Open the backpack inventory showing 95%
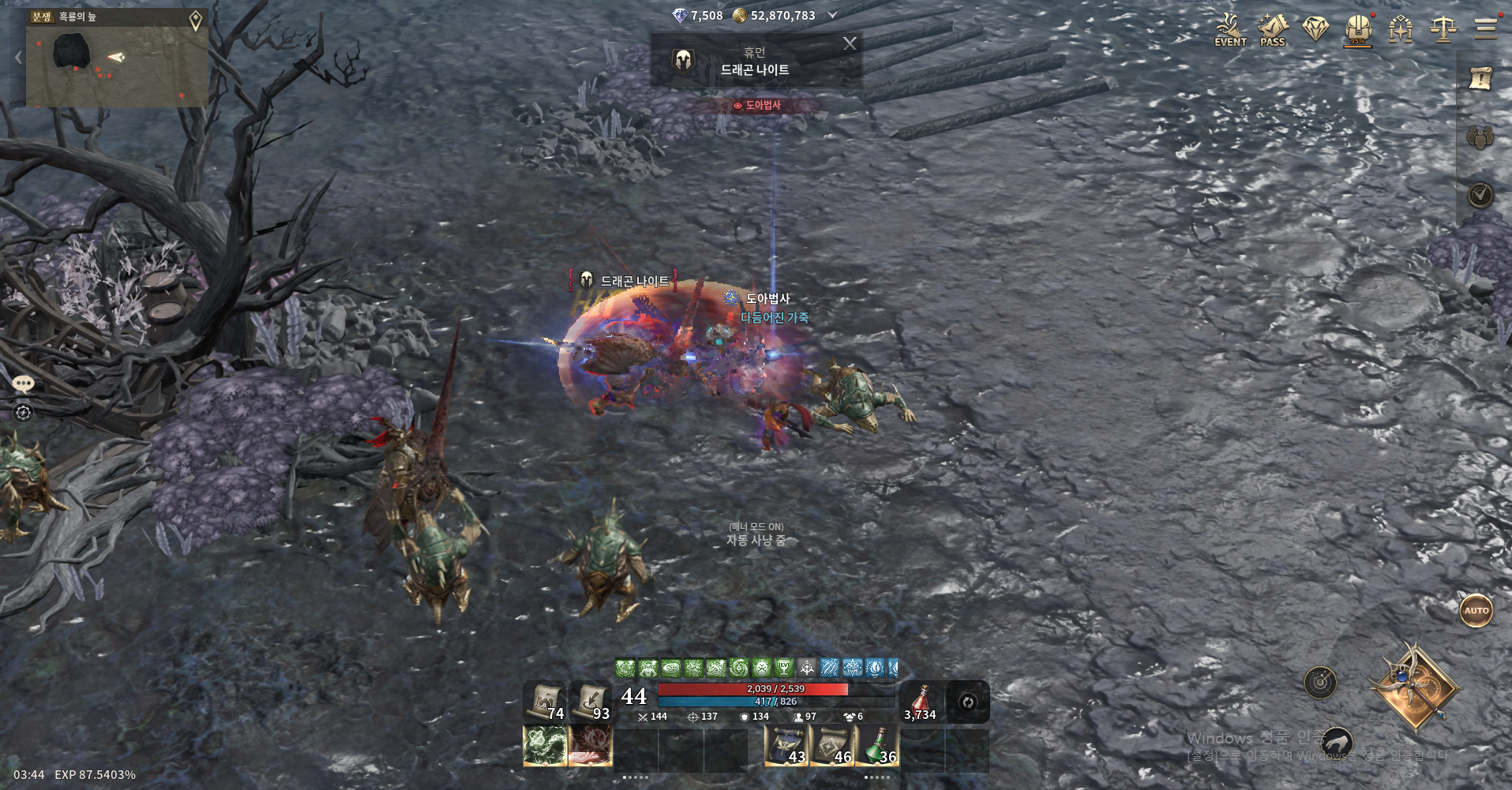Viewport: 1512px width, 790px height. 1357,30
